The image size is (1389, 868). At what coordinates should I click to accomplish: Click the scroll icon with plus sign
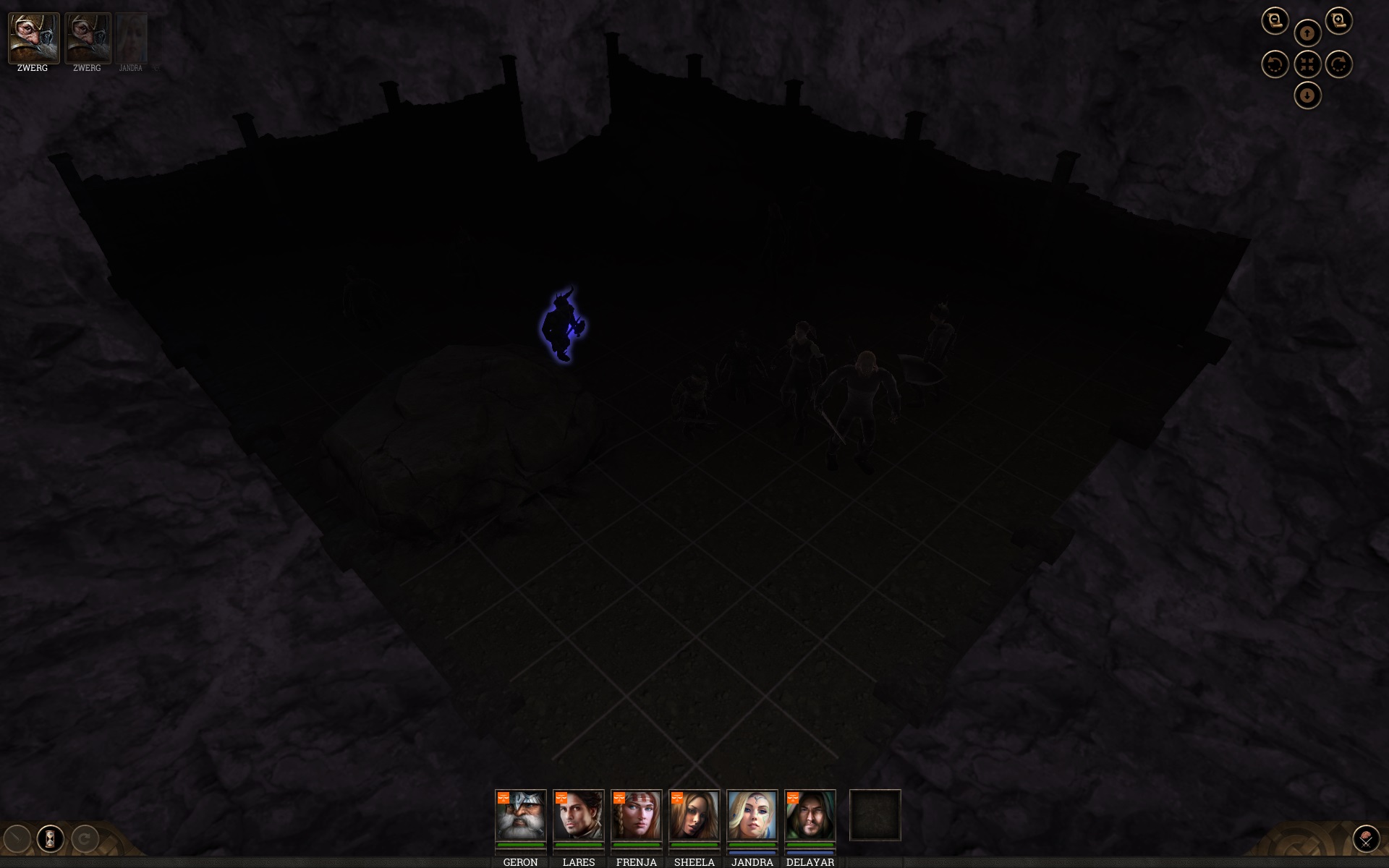1339,20
